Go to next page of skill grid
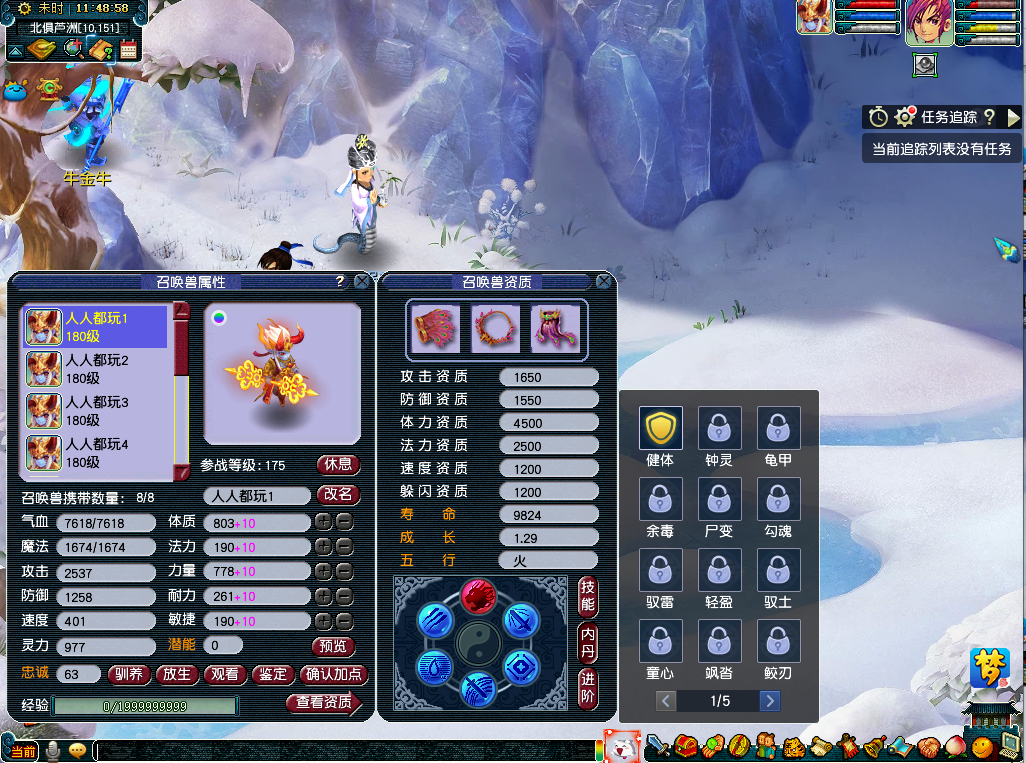1026x763 pixels. pyautogui.click(x=769, y=701)
